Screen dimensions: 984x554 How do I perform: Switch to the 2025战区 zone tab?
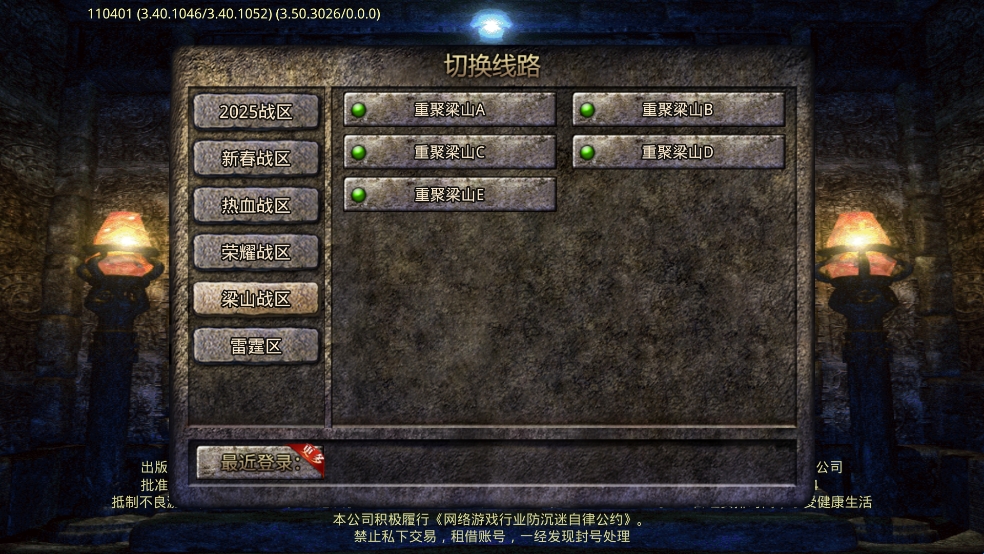click(x=256, y=111)
